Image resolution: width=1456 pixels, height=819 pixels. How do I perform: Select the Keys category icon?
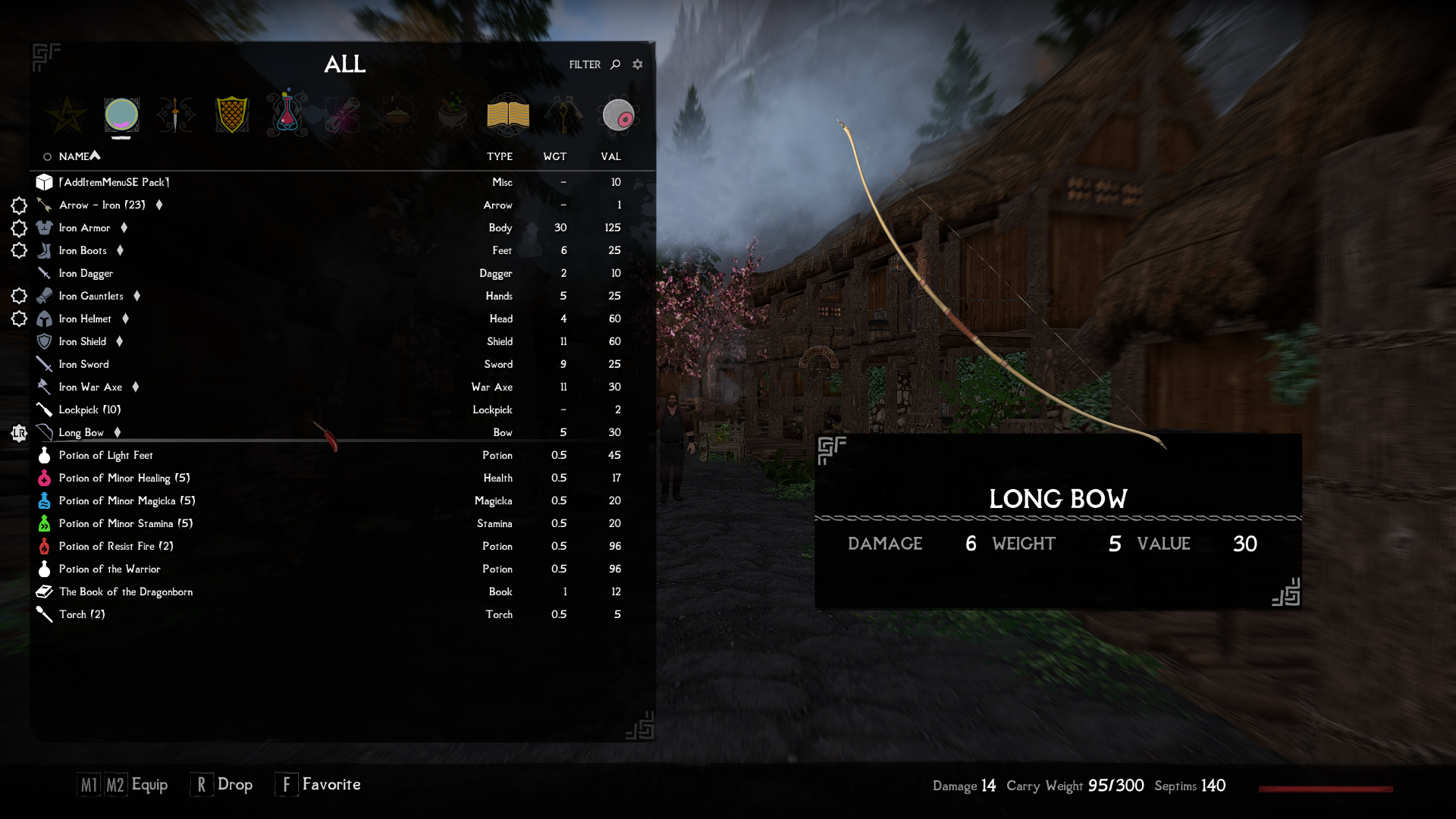click(x=563, y=114)
